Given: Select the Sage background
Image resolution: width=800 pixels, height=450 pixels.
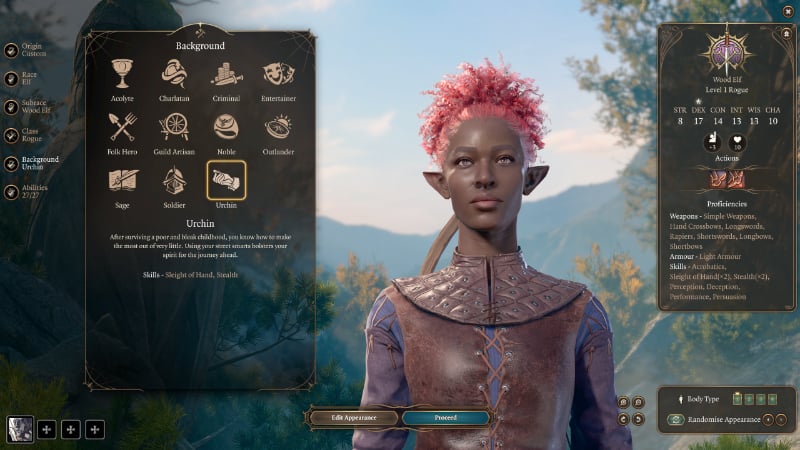Looking at the screenshot, I should (x=122, y=180).
